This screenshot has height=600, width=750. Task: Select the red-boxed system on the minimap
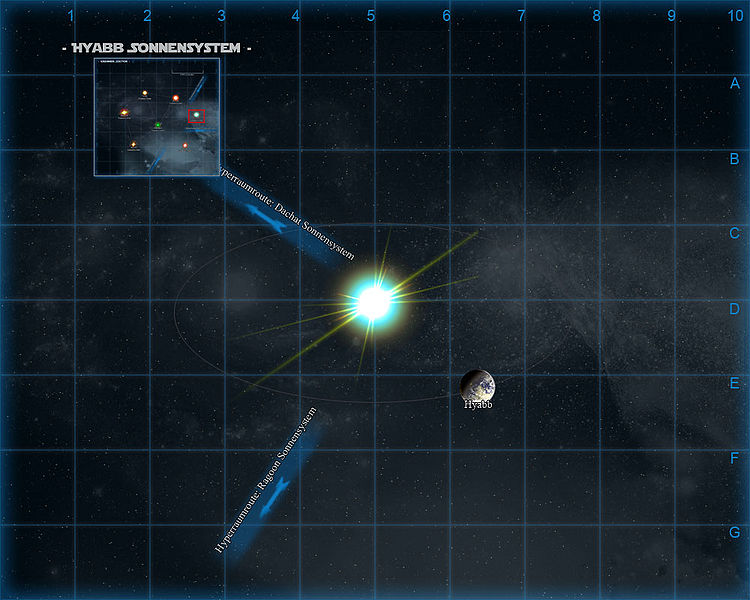tap(197, 116)
